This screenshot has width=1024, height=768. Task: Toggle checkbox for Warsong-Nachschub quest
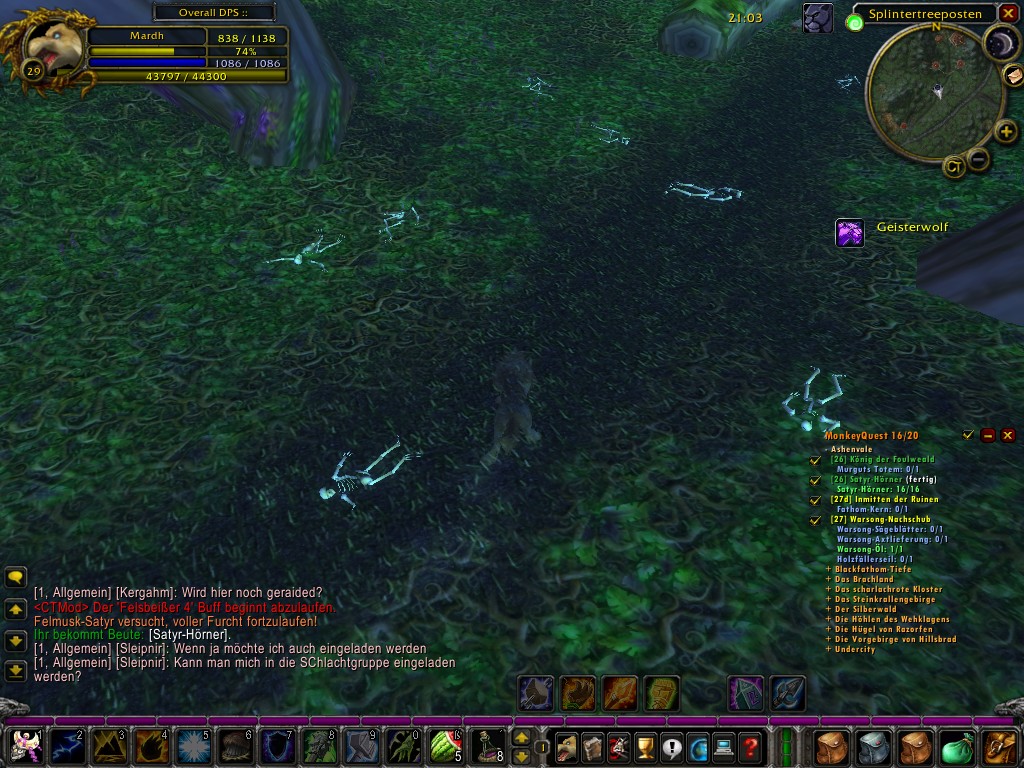[x=815, y=520]
